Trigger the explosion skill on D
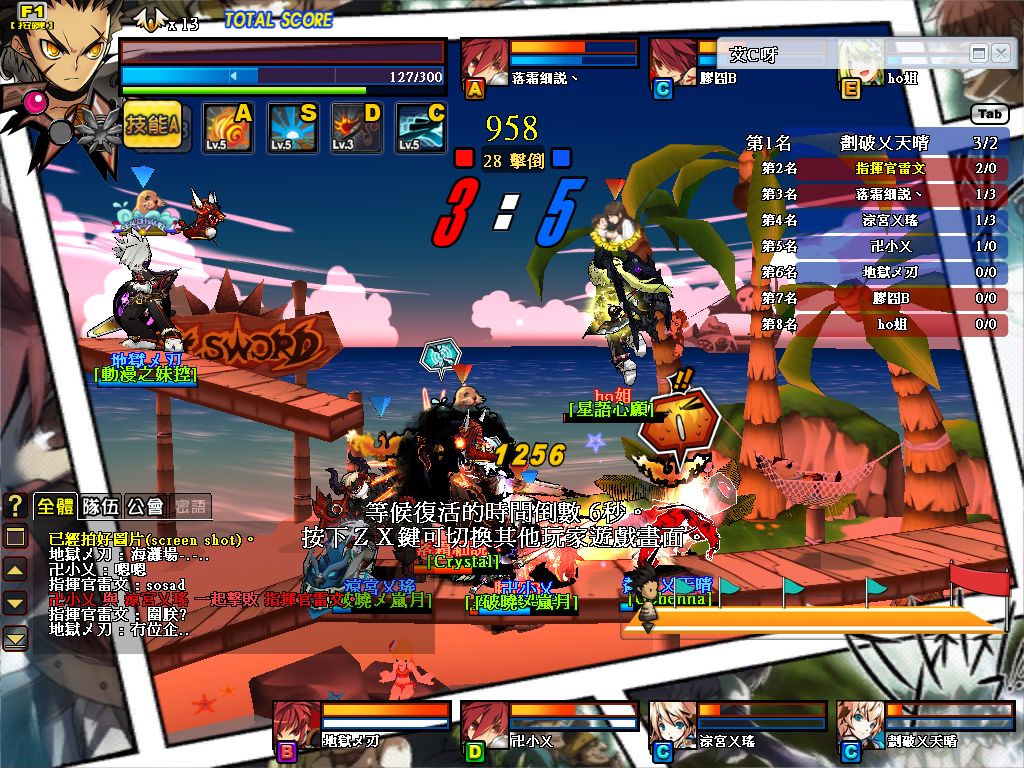The image size is (1024, 768). (357, 128)
